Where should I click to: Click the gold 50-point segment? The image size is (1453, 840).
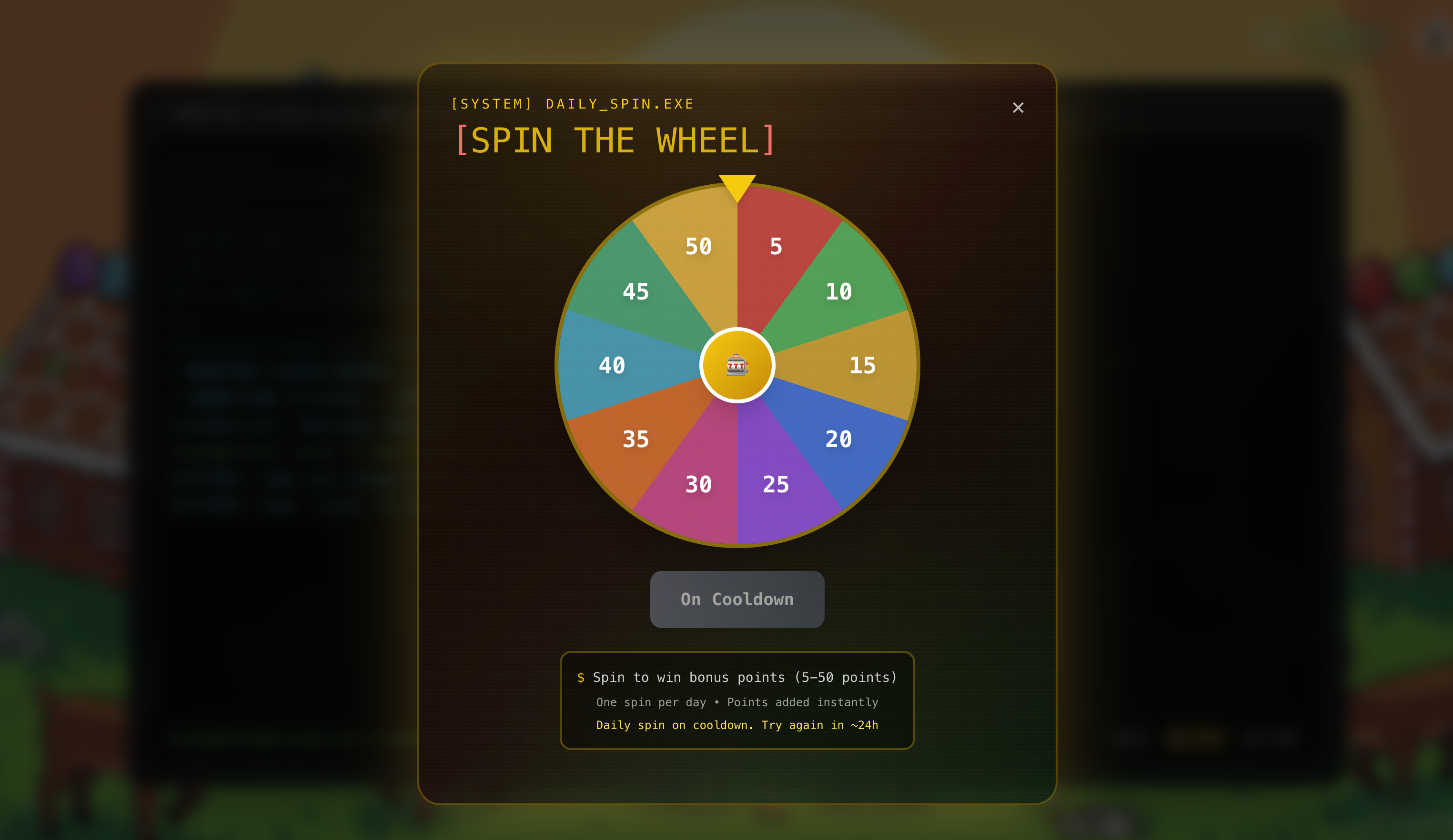[698, 247]
